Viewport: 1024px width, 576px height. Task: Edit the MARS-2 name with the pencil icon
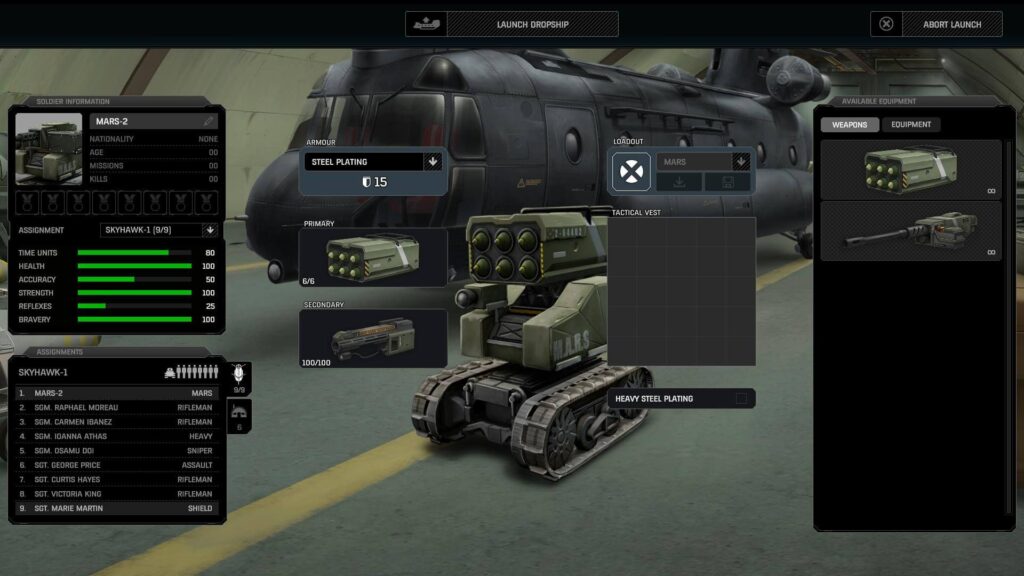[208, 121]
